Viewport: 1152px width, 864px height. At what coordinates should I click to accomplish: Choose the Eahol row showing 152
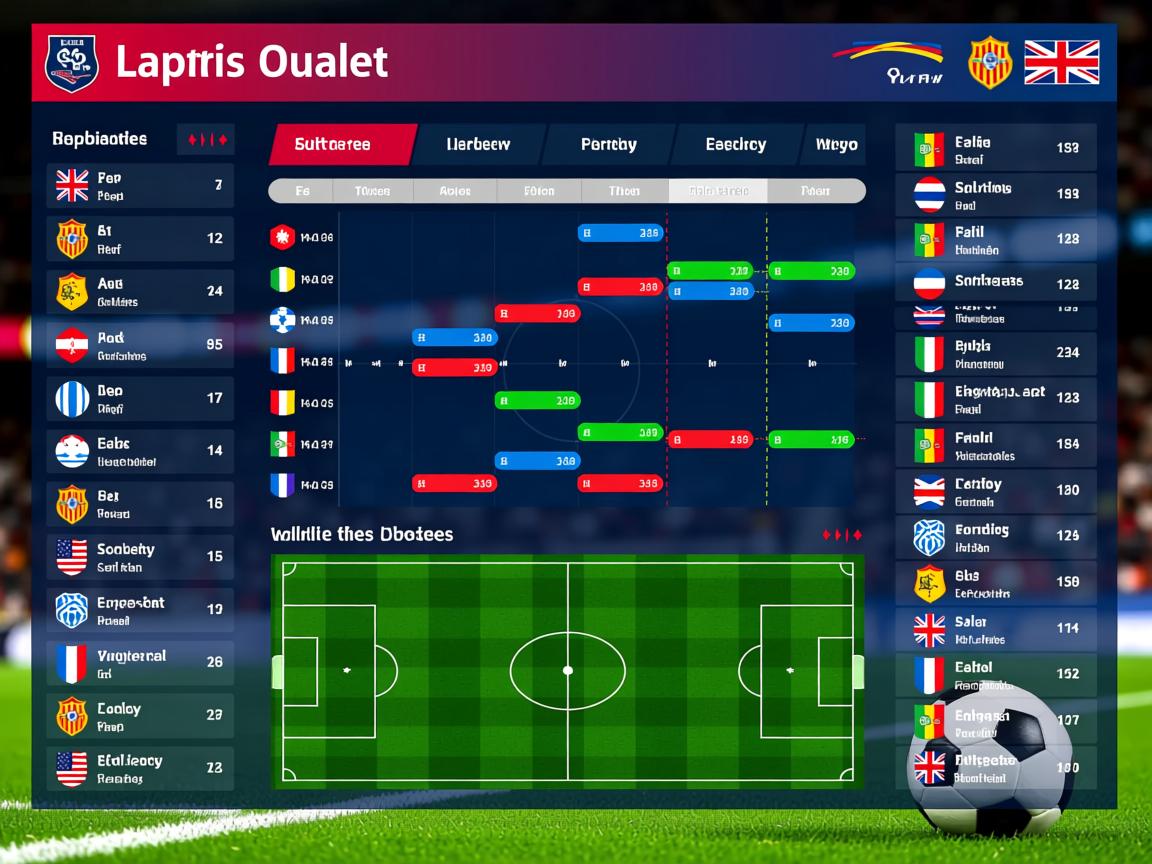click(995, 675)
